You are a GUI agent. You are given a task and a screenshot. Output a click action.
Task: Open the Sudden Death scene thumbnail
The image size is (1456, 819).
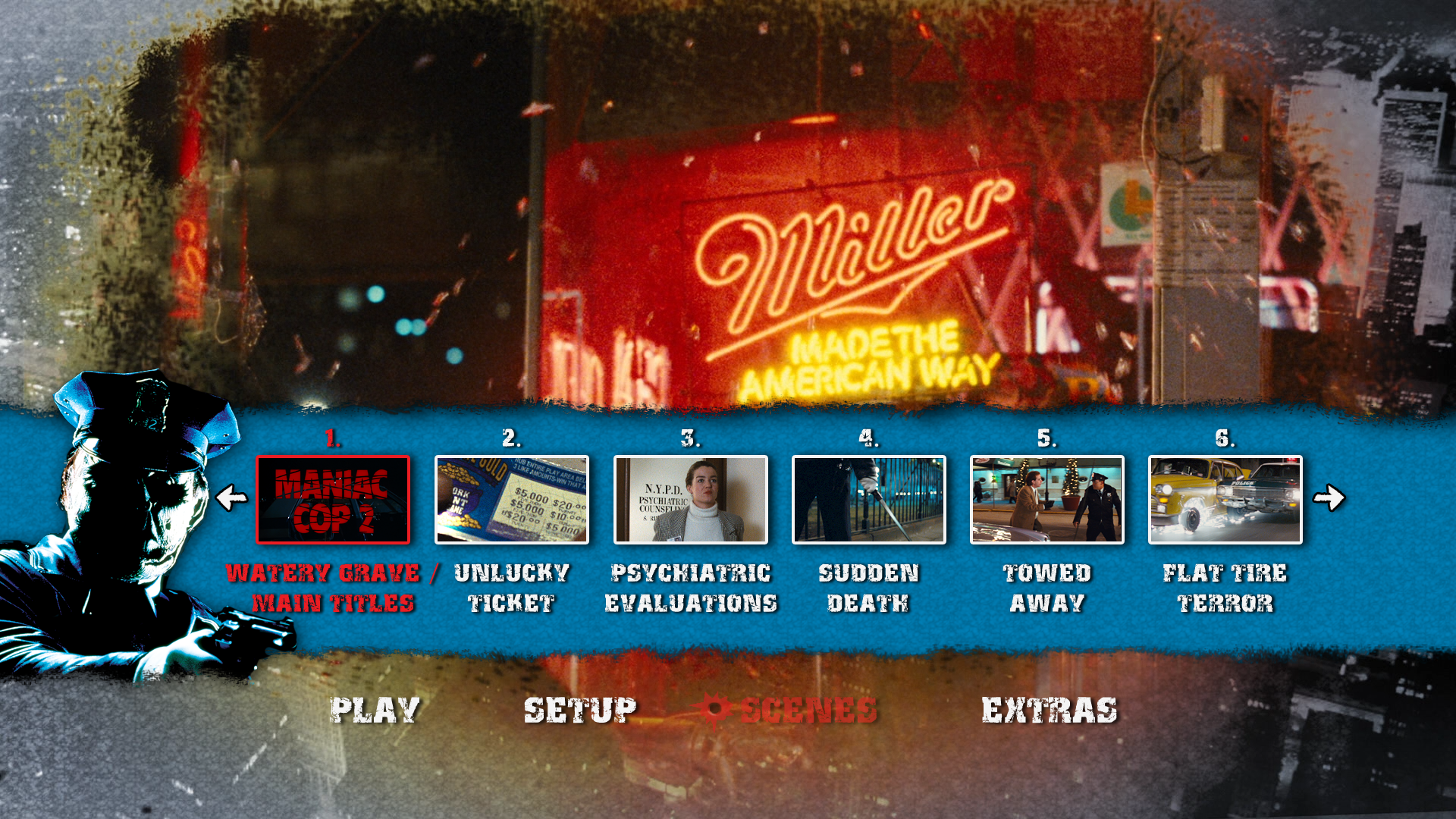click(869, 499)
